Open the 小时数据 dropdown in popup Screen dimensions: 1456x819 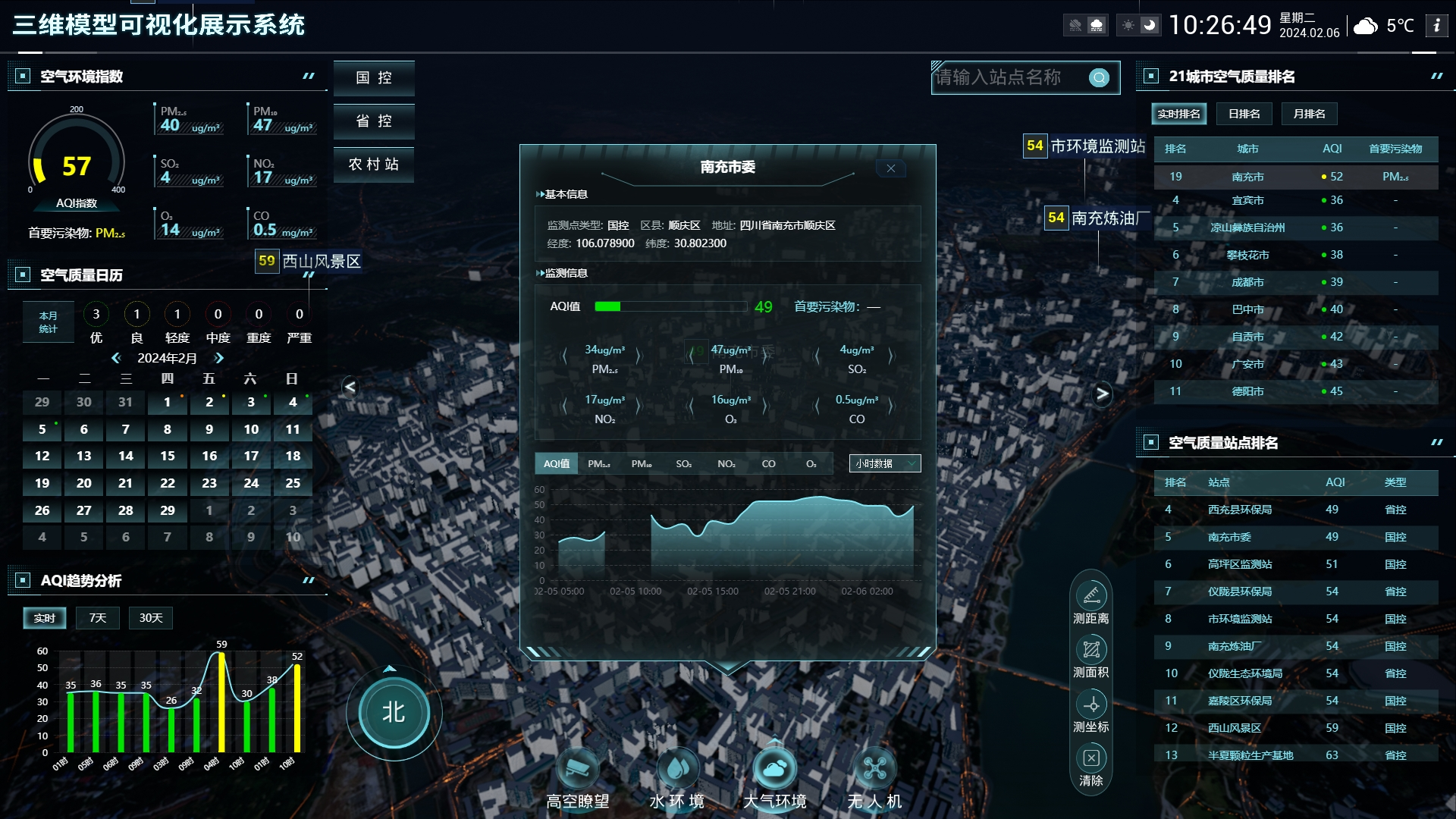pos(884,463)
